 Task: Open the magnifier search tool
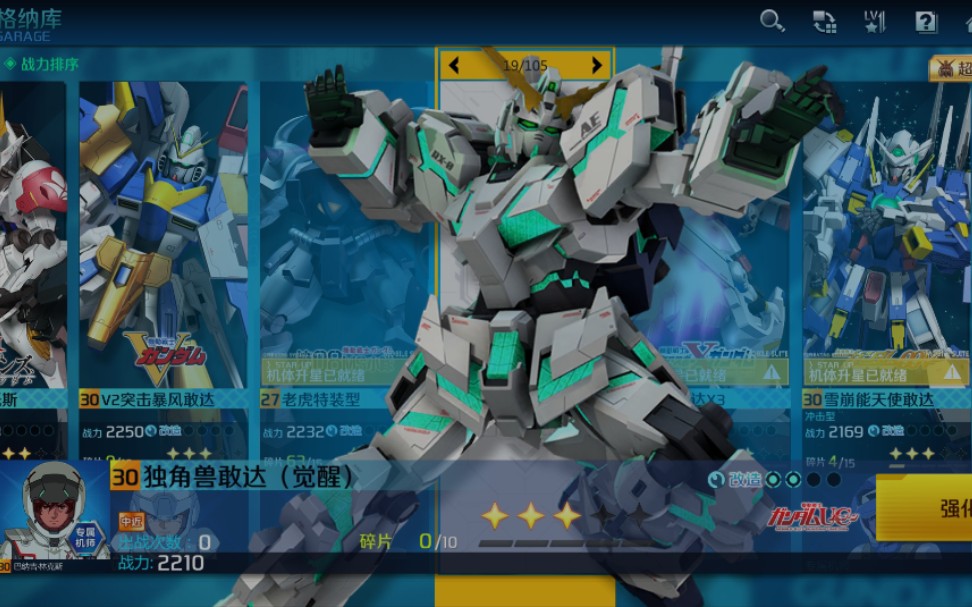tap(772, 21)
